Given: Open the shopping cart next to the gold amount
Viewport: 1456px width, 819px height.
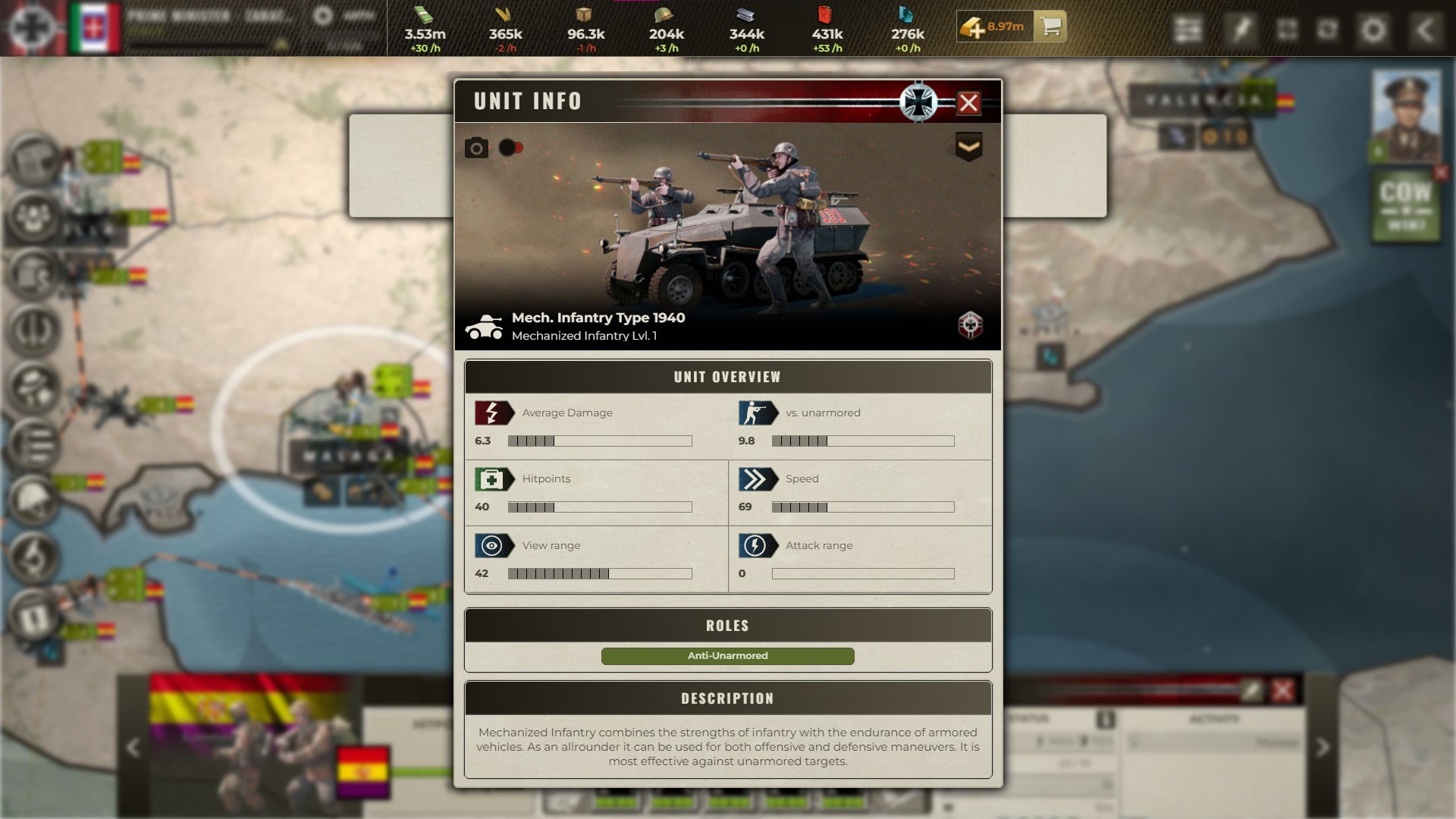Looking at the screenshot, I should click(x=1050, y=27).
